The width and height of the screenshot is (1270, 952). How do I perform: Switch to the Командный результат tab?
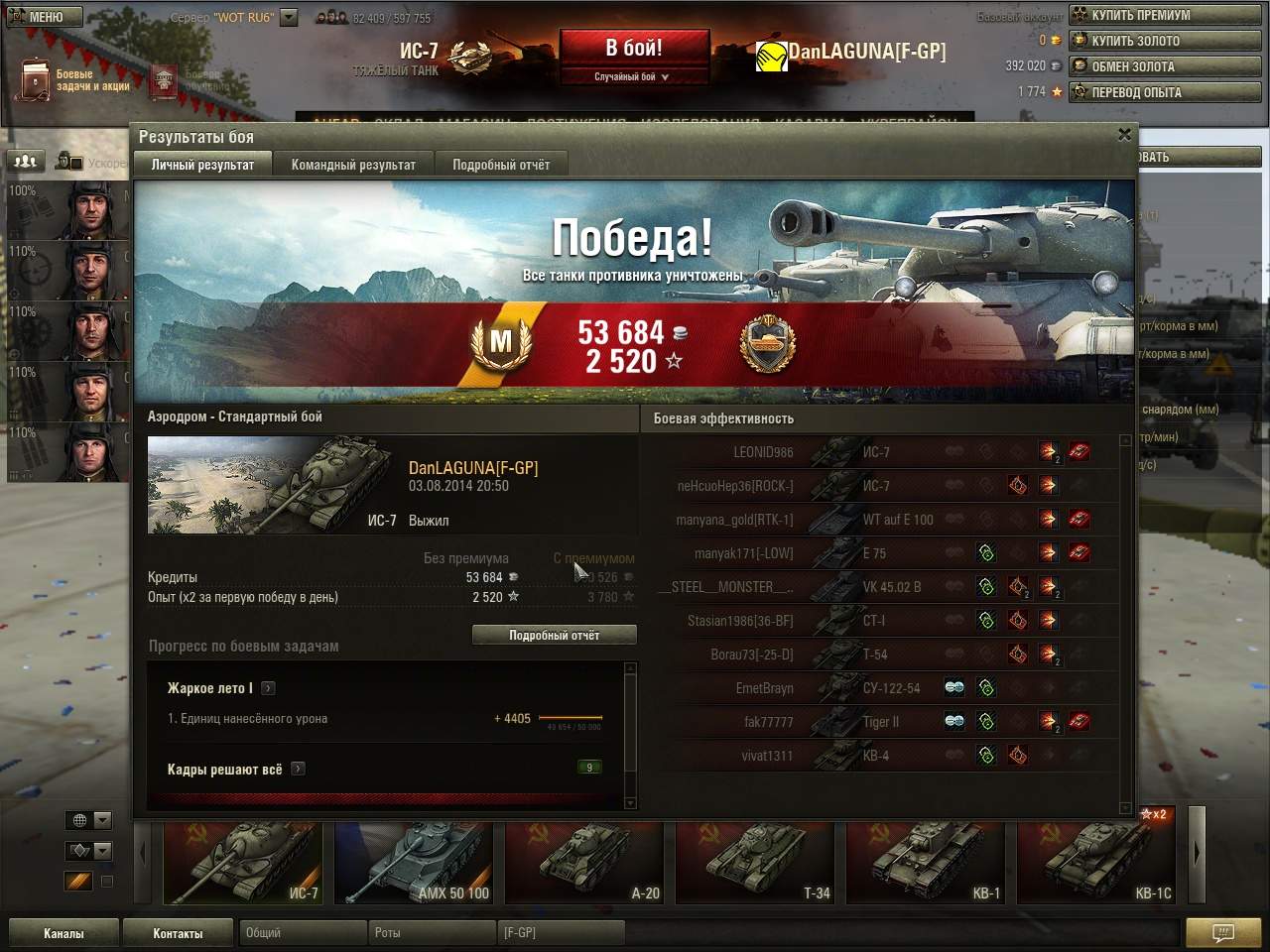[353, 165]
